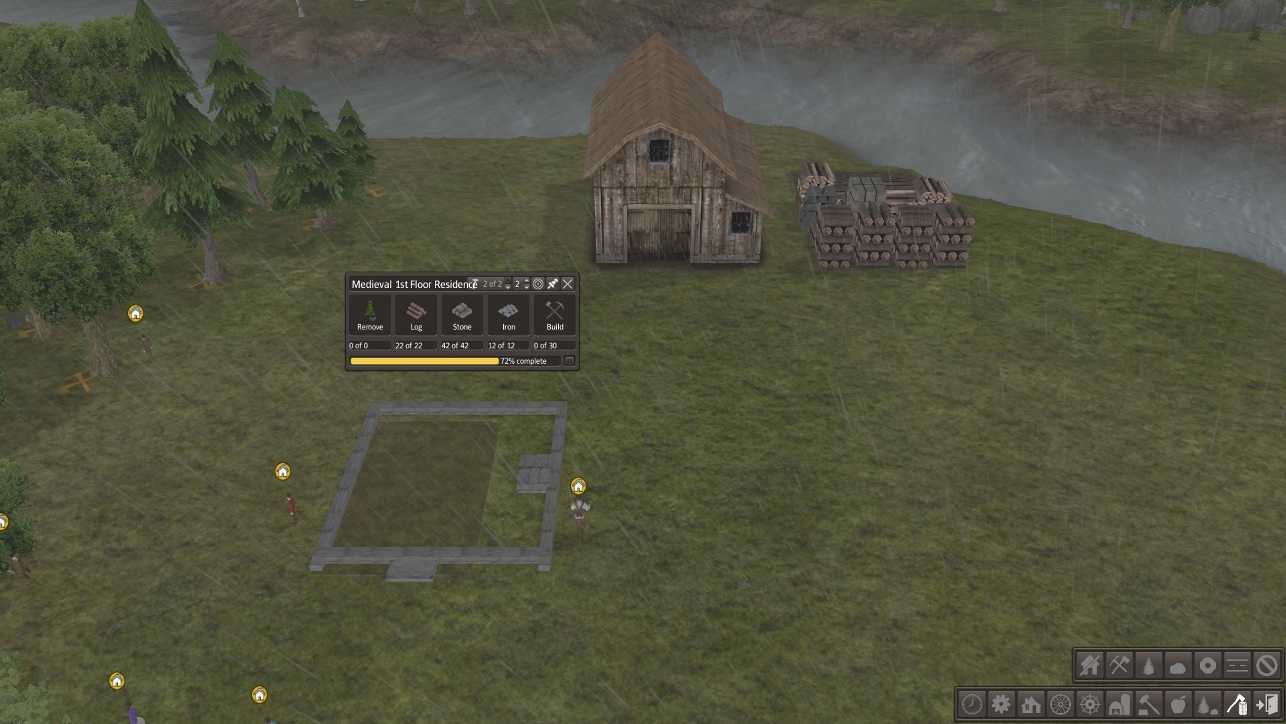Screen dimensions: 1286x724
Task: Close the Medieval 1st Floor Residence panel
Action: pos(568,284)
